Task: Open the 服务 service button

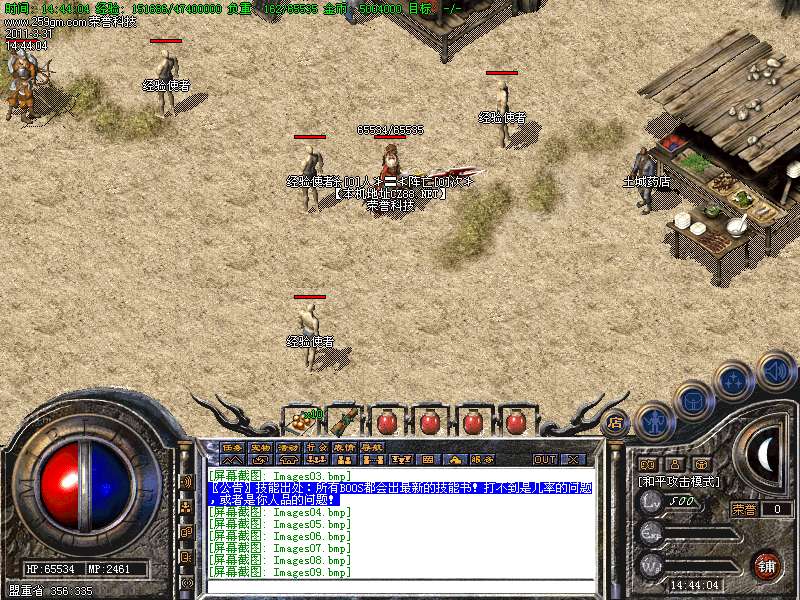Action: click(x=482, y=459)
